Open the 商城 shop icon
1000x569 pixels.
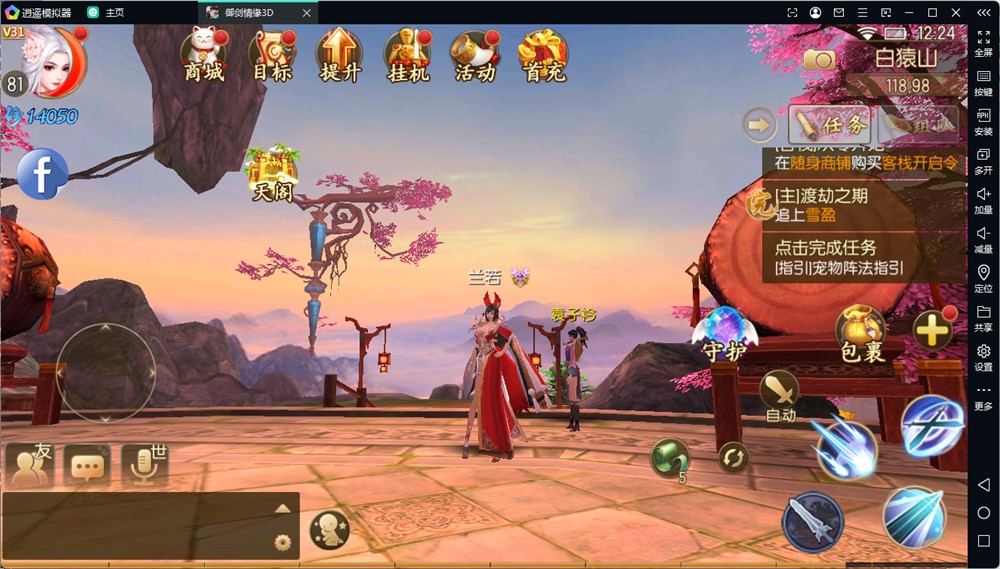point(202,55)
